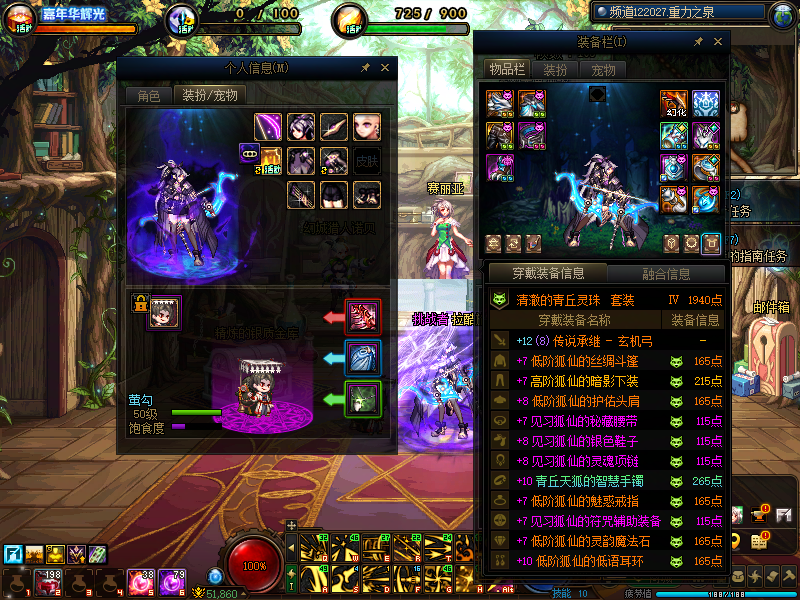Choose the 幻化 weapon slot

coord(673,105)
